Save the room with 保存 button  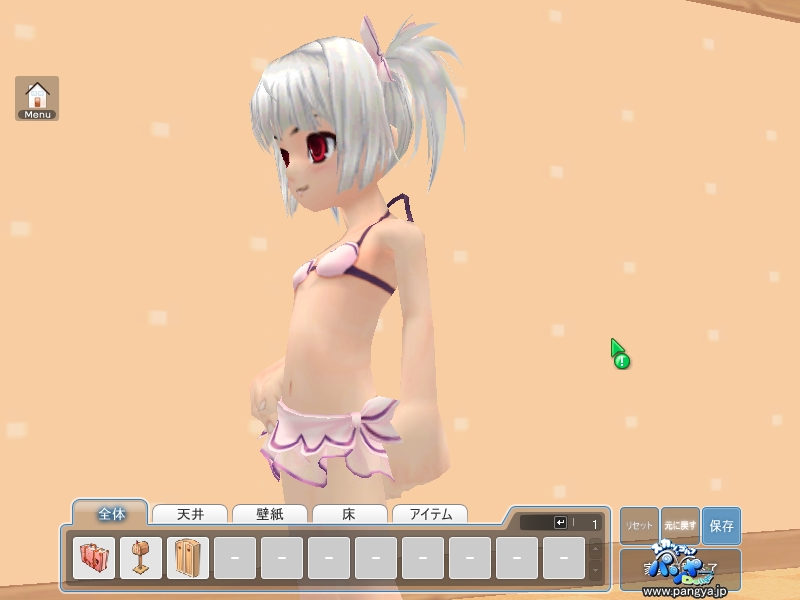[x=721, y=525]
